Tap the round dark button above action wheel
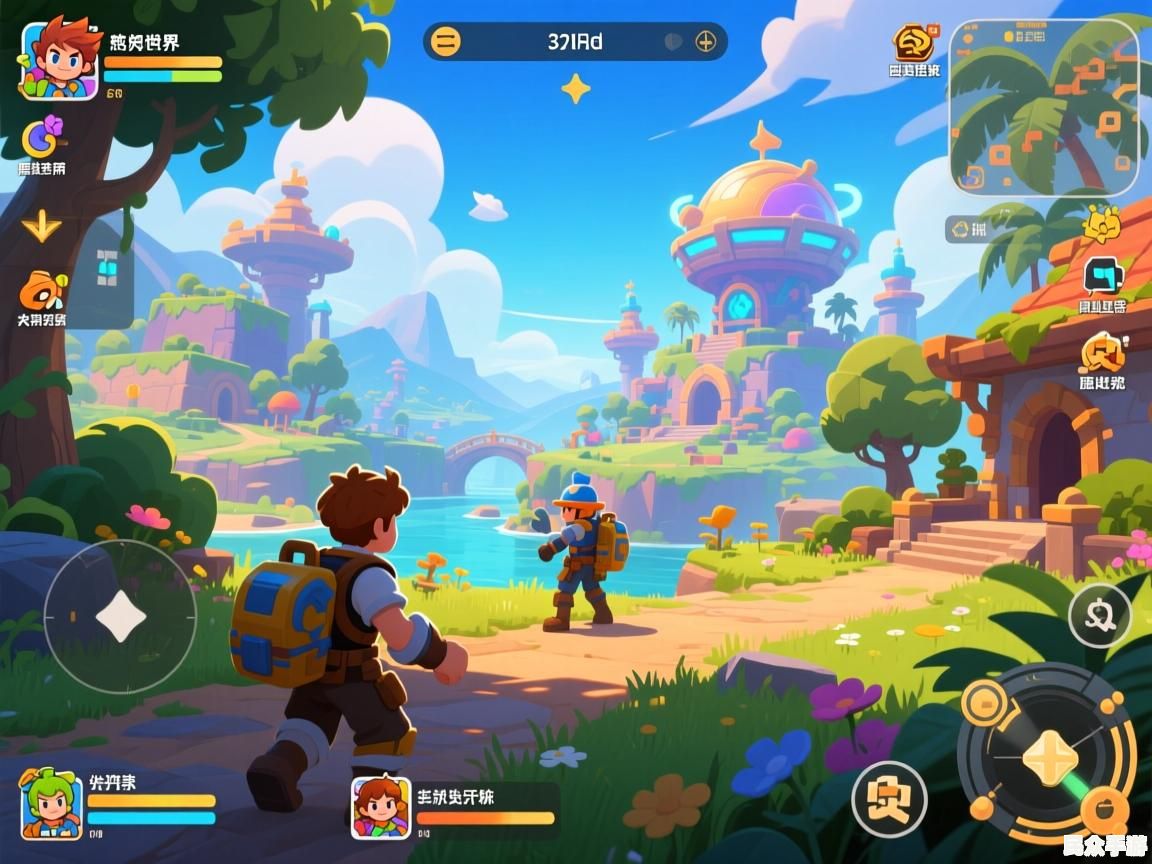The image size is (1152, 864). pyautogui.click(x=1099, y=616)
